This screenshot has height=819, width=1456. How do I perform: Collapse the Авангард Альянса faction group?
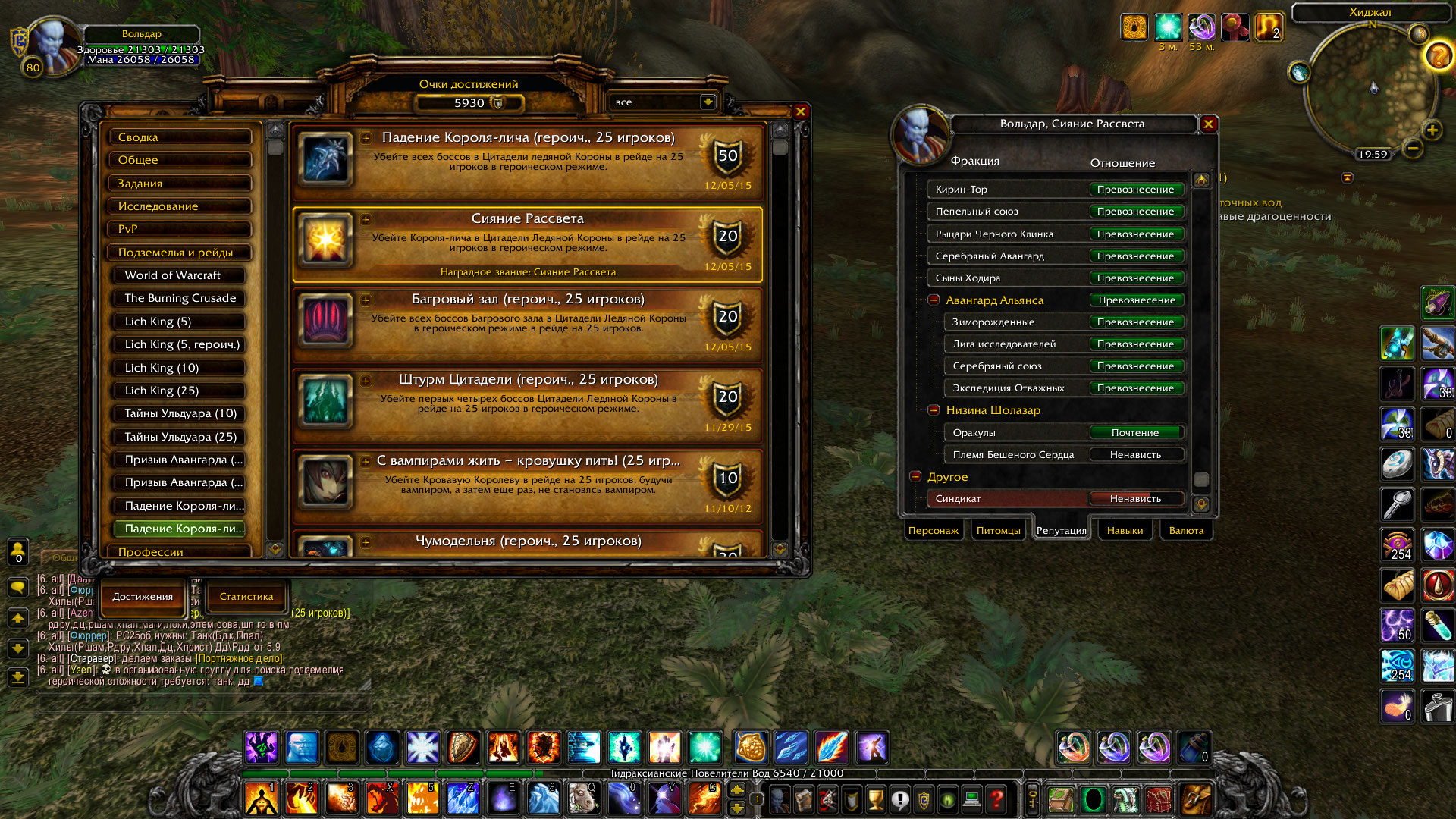(934, 300)
